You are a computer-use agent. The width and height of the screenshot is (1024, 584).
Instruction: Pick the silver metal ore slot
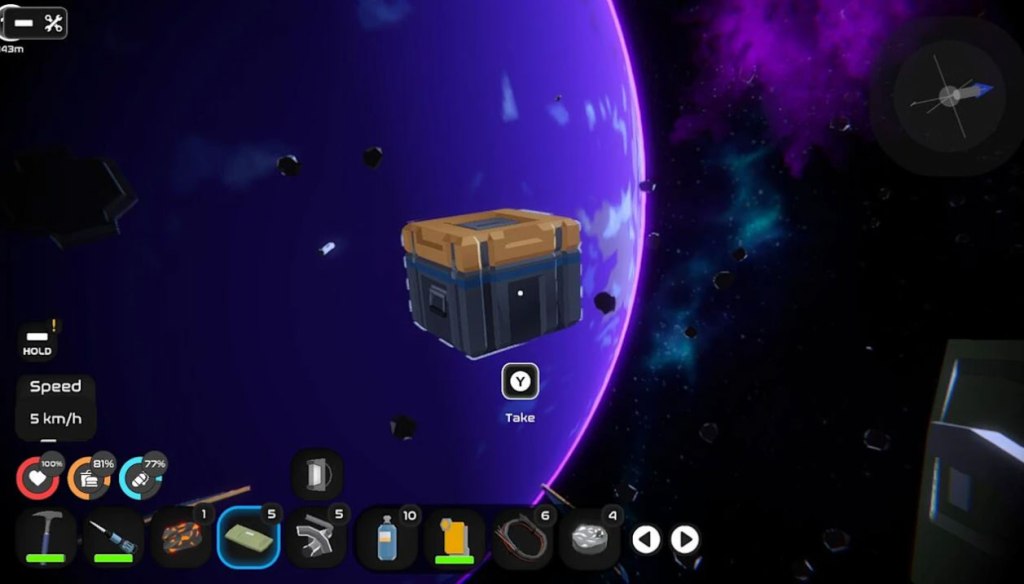click(590, 538)
